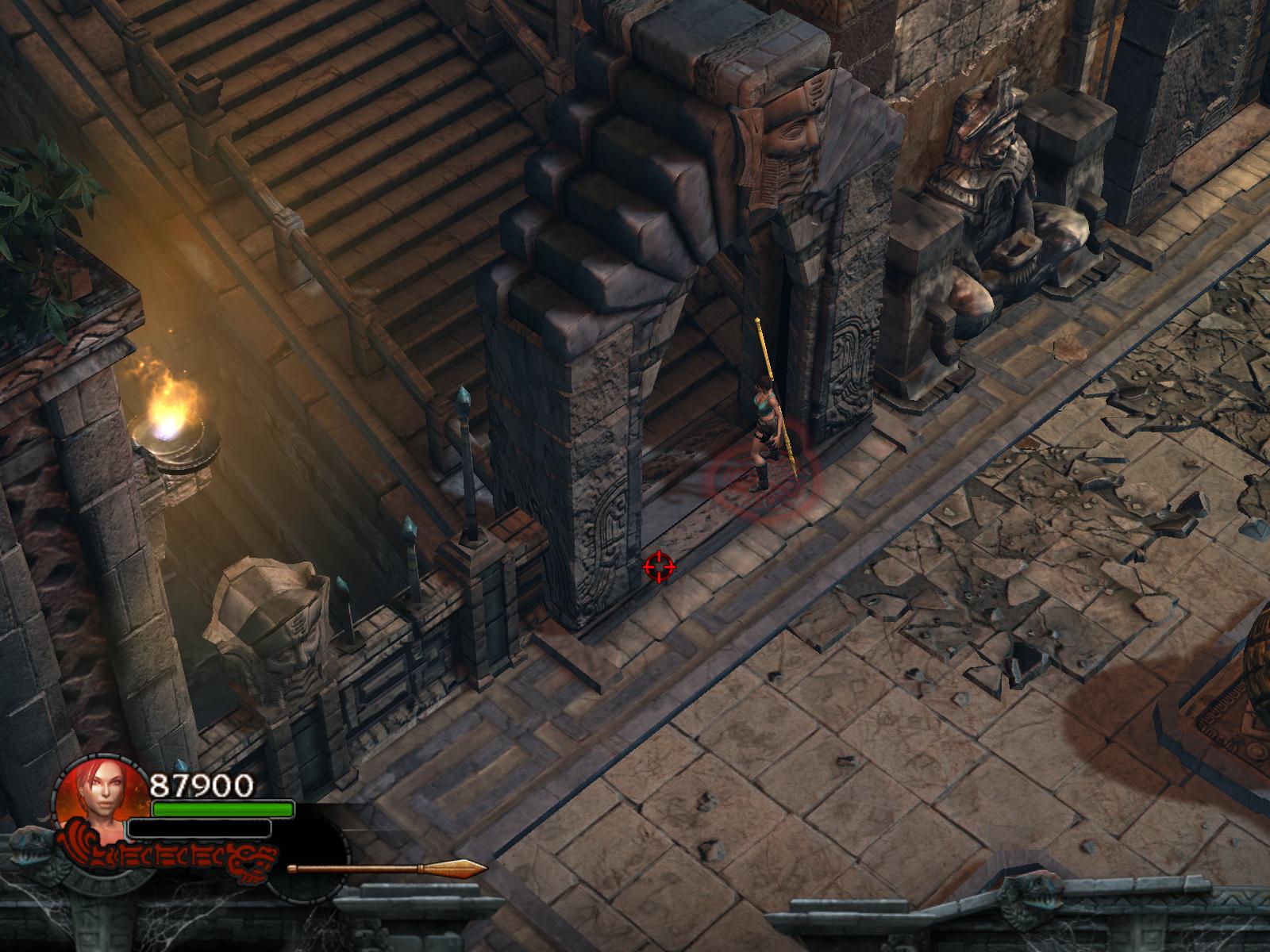
Task: Select the golden spear weapon icon
Action: 387,868
